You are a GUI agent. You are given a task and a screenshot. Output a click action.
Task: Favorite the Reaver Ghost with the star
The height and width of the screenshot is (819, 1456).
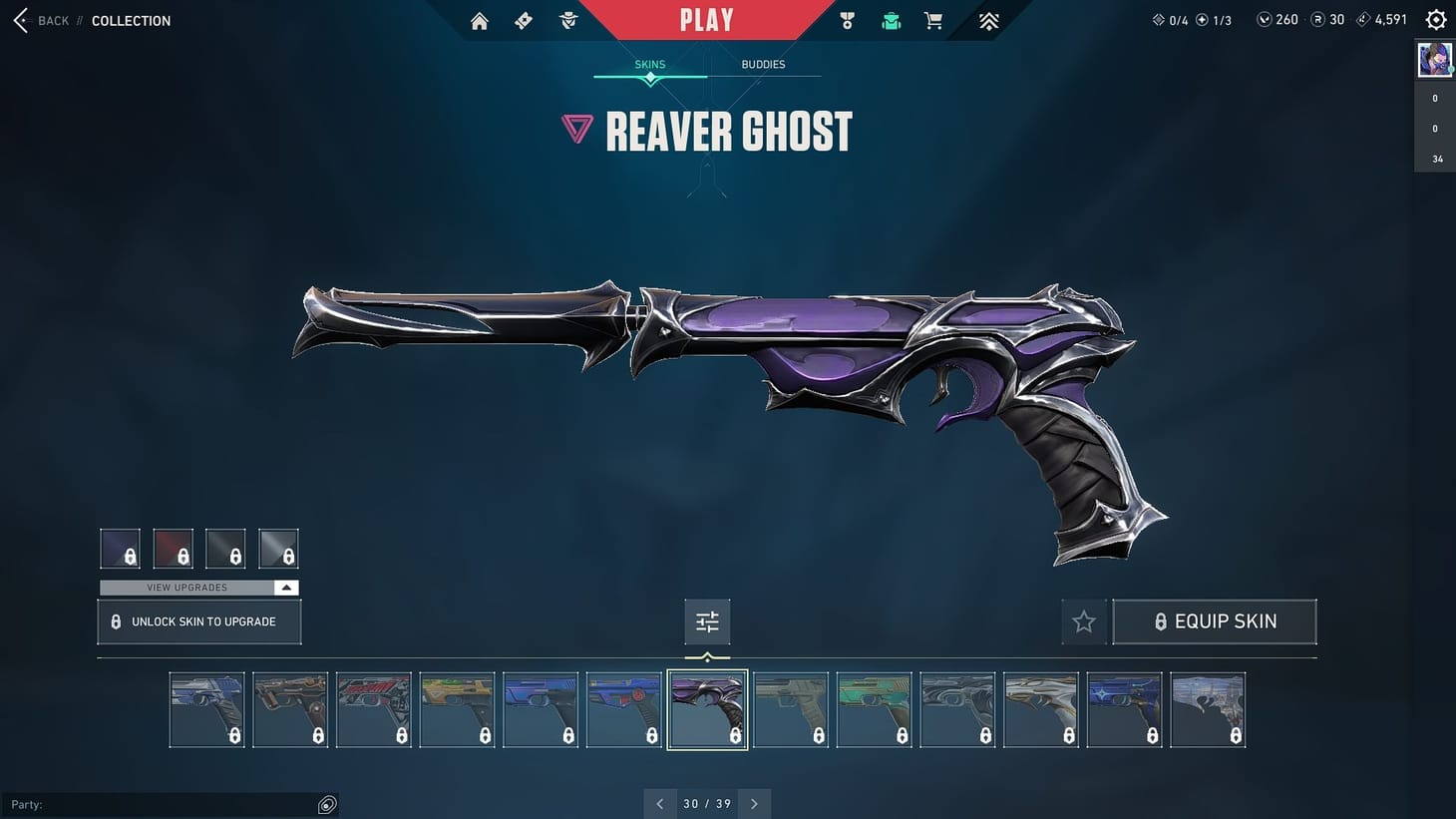pyautogui.click(x=1084, y=620)
